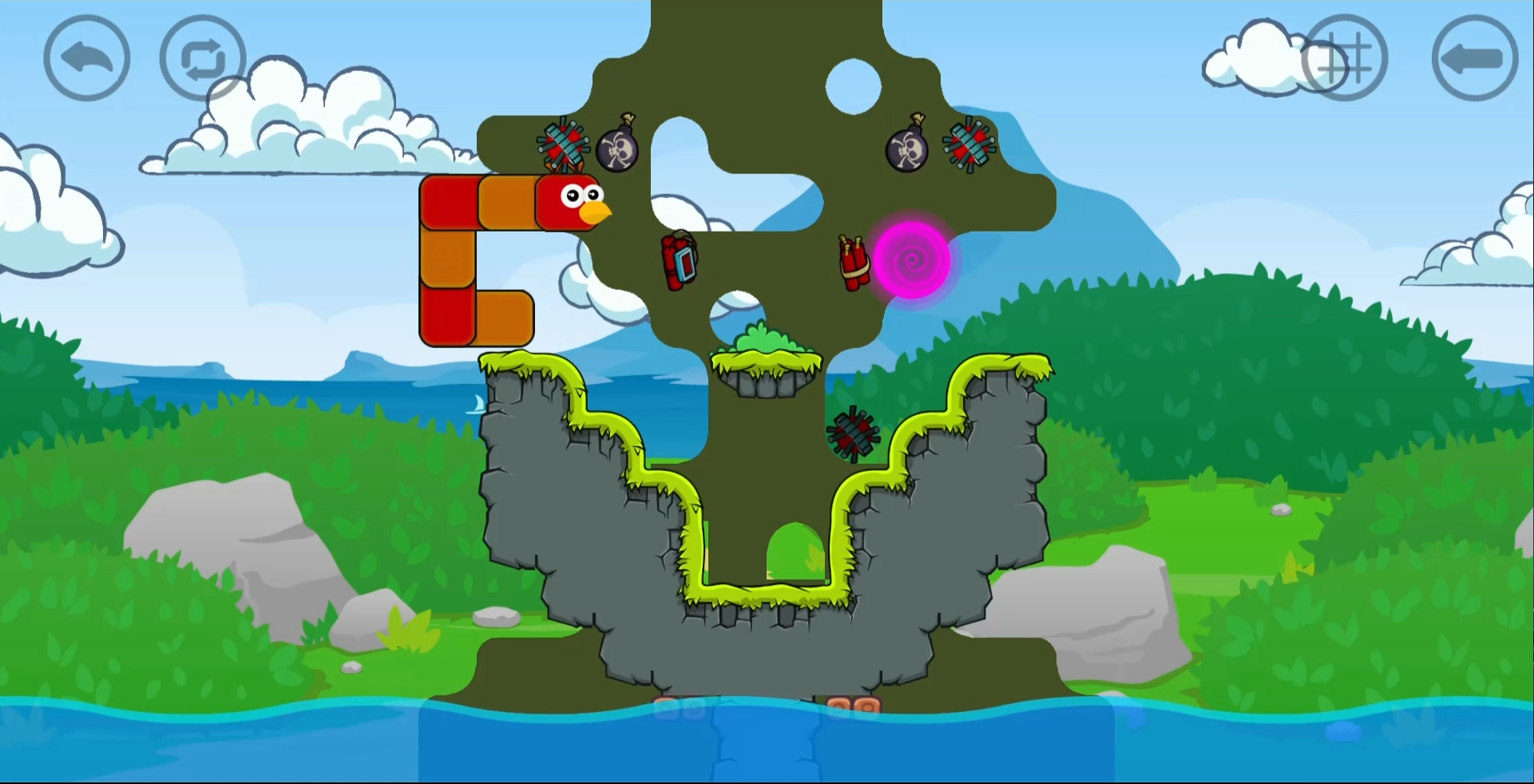The height and width of the screenshot is (784, 1534).
Task: Click the restart level icon
Action: tap(201, 57)
